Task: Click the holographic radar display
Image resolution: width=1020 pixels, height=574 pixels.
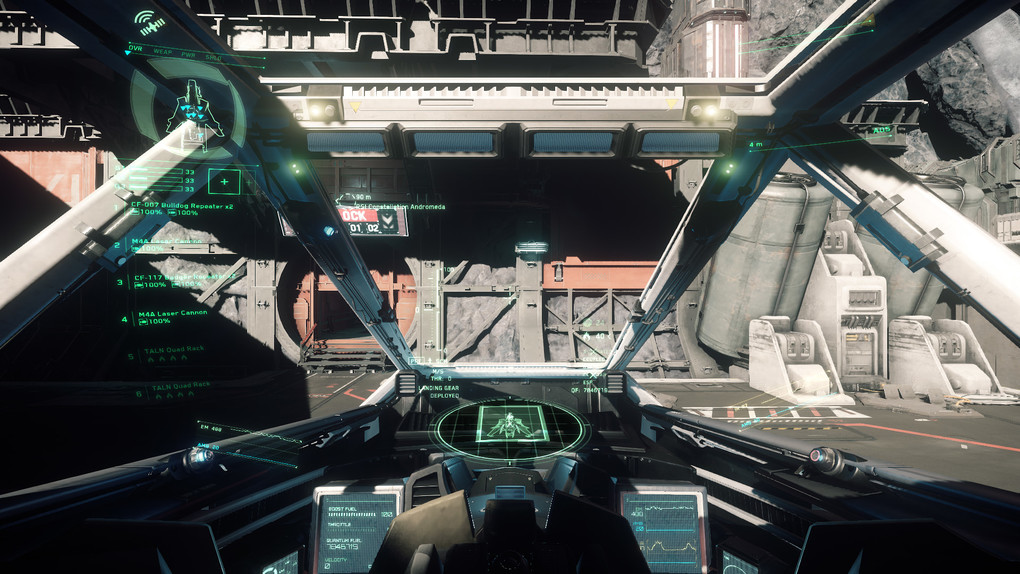Action: 511,428
